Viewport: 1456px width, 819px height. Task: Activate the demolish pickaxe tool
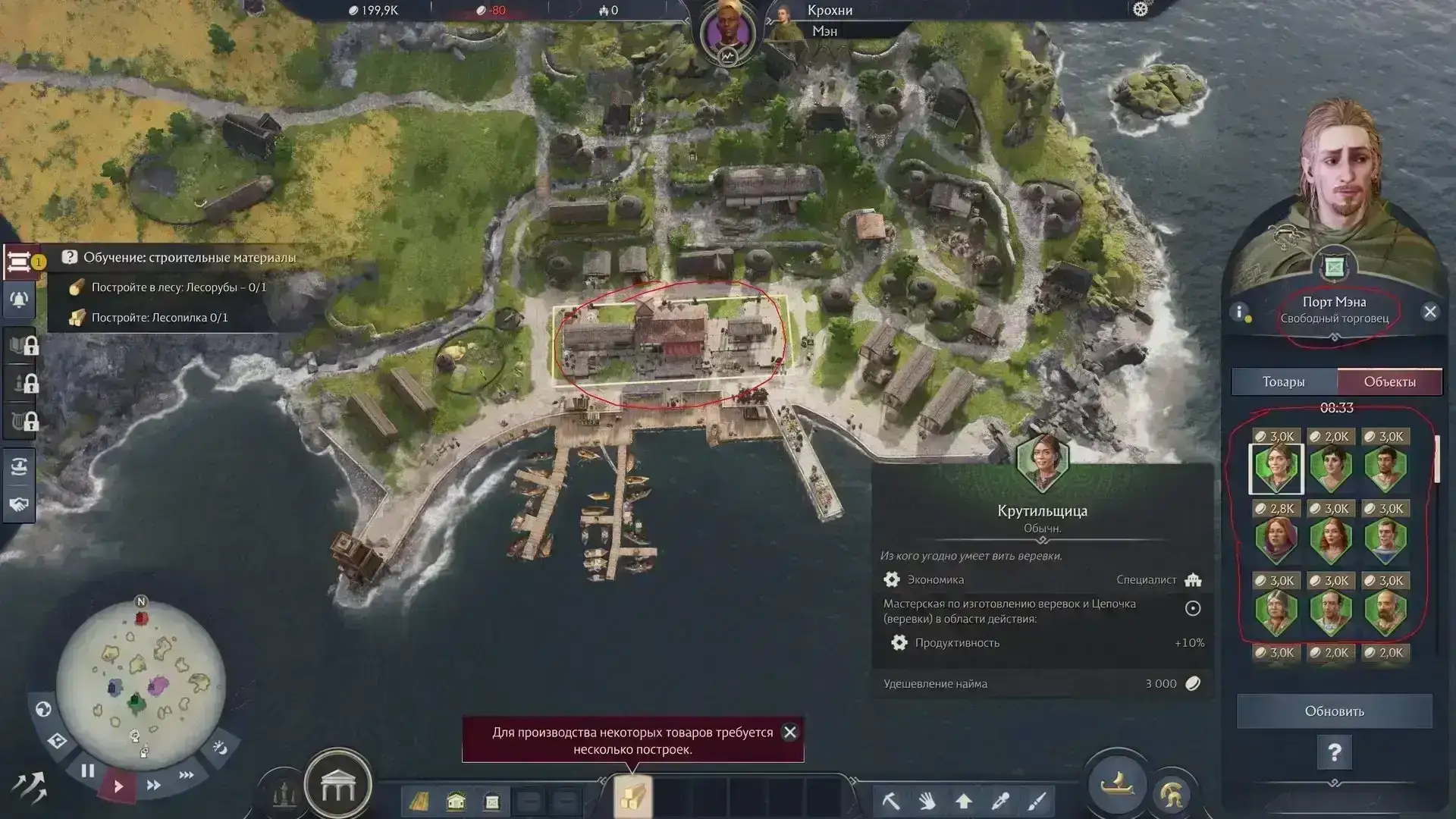(x=890, y=800)
